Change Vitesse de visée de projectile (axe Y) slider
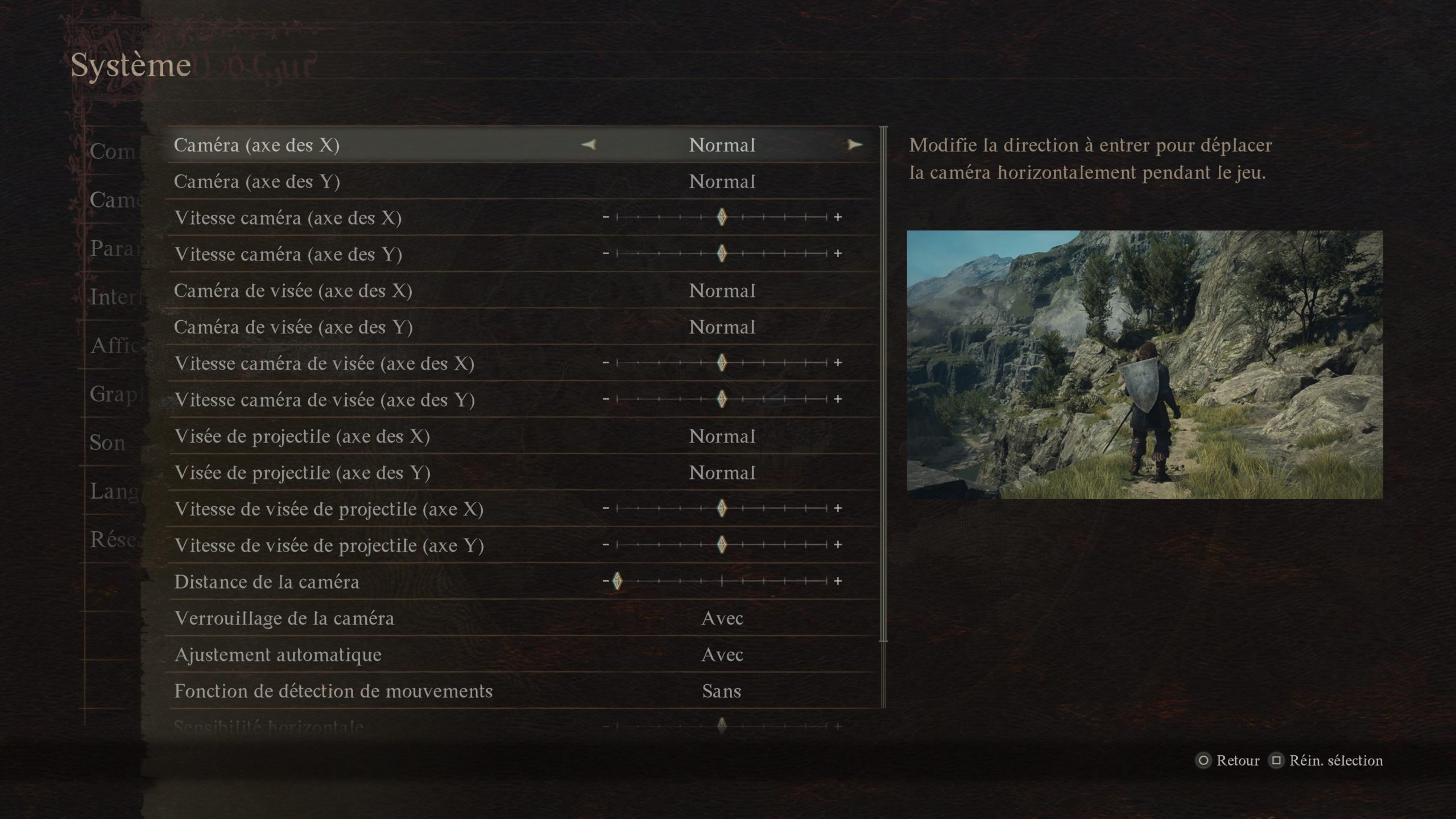The width and height of the screenshot is (1456, 819). (x=722, y=545)
